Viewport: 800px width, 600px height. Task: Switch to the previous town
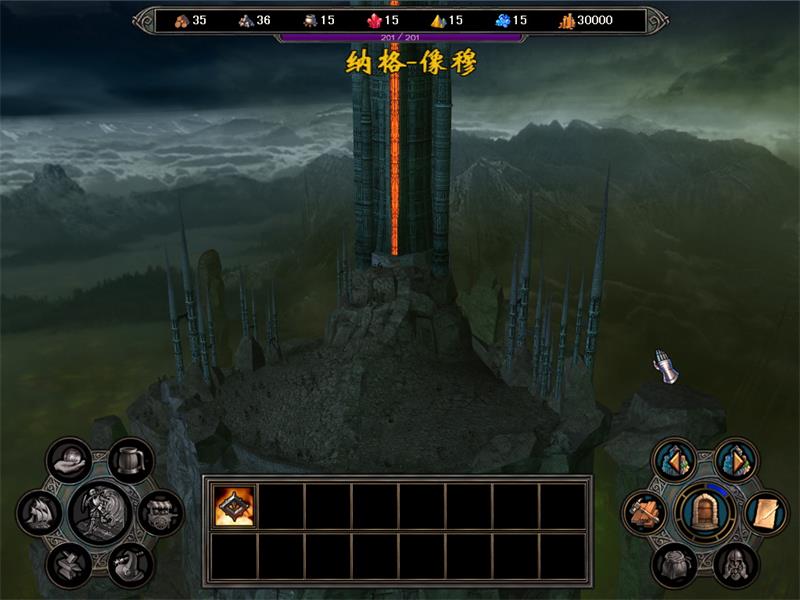pyautogui.click(x=675, y=461)
